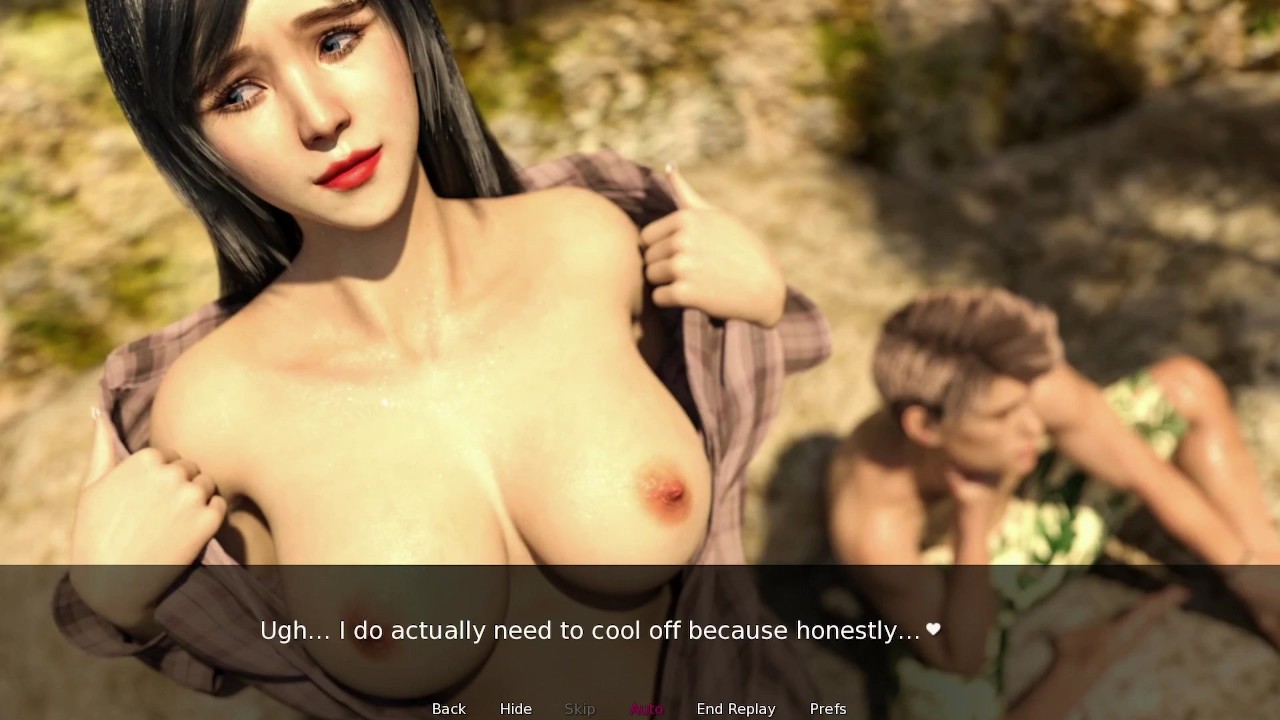Click Back to rewind the dialogue

(x=448, y=709)
